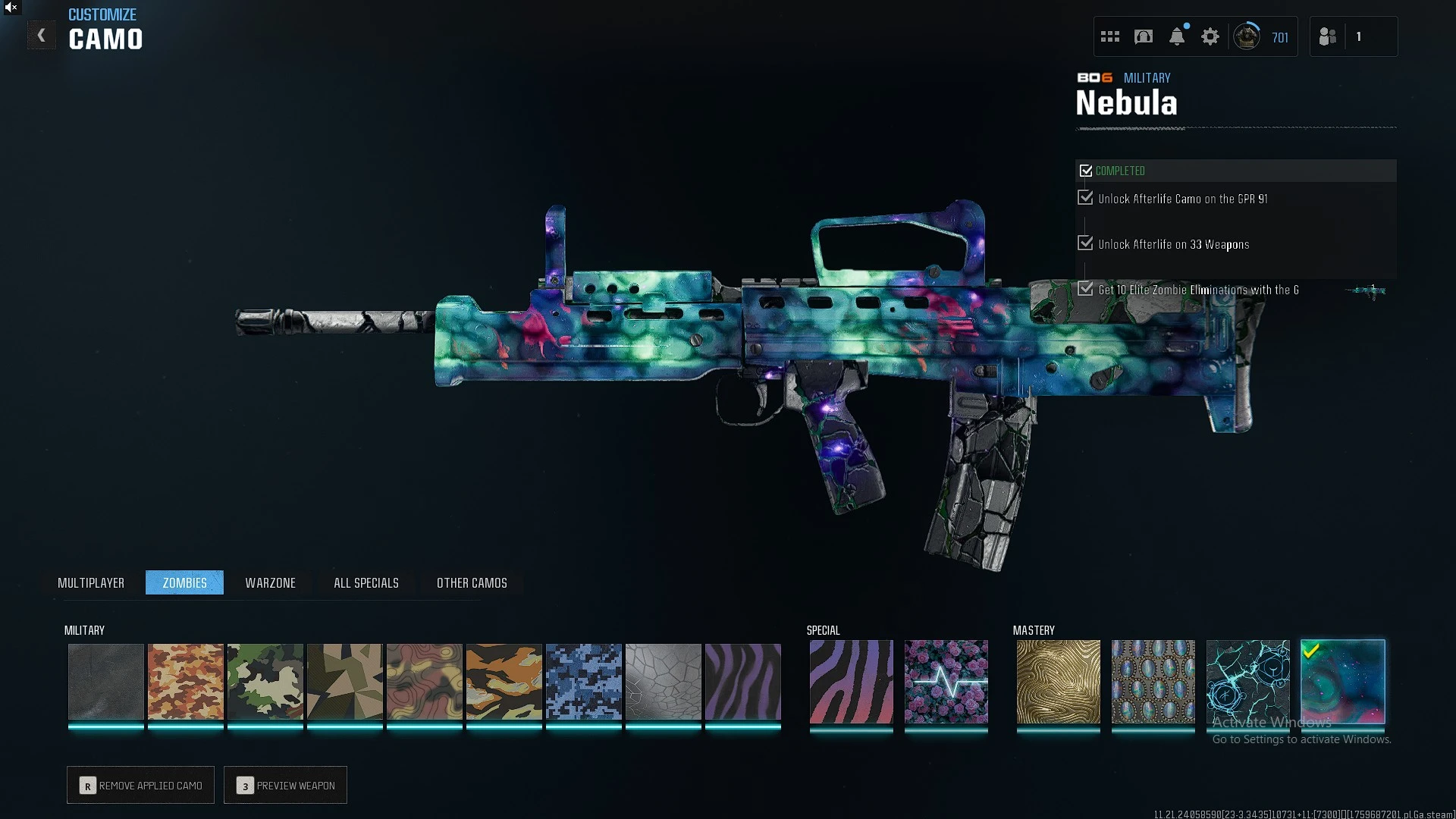
Task: View notifications via the bell icon
Action: 1177,36
